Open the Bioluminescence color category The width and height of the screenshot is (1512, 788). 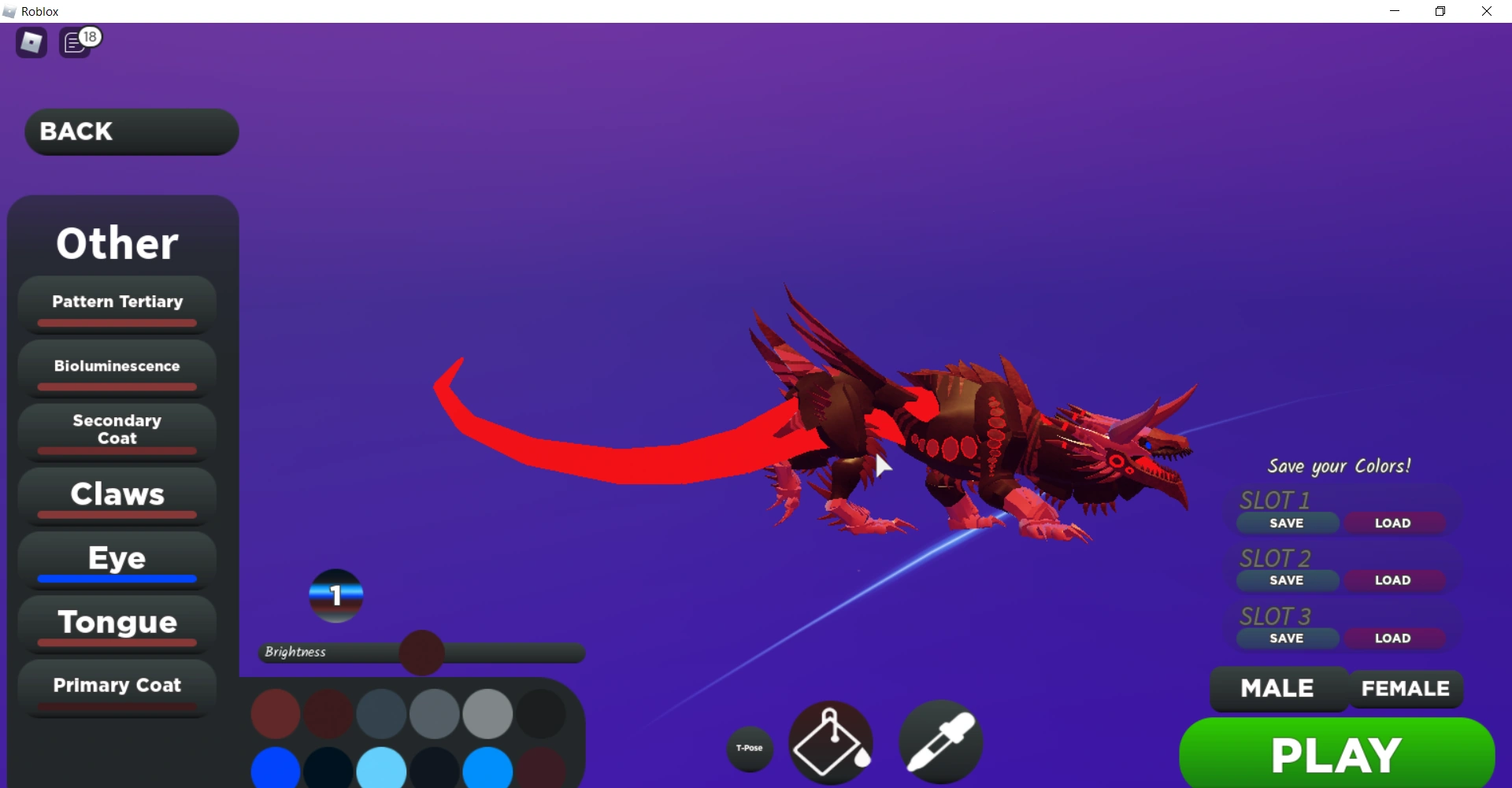pos(116,366)
